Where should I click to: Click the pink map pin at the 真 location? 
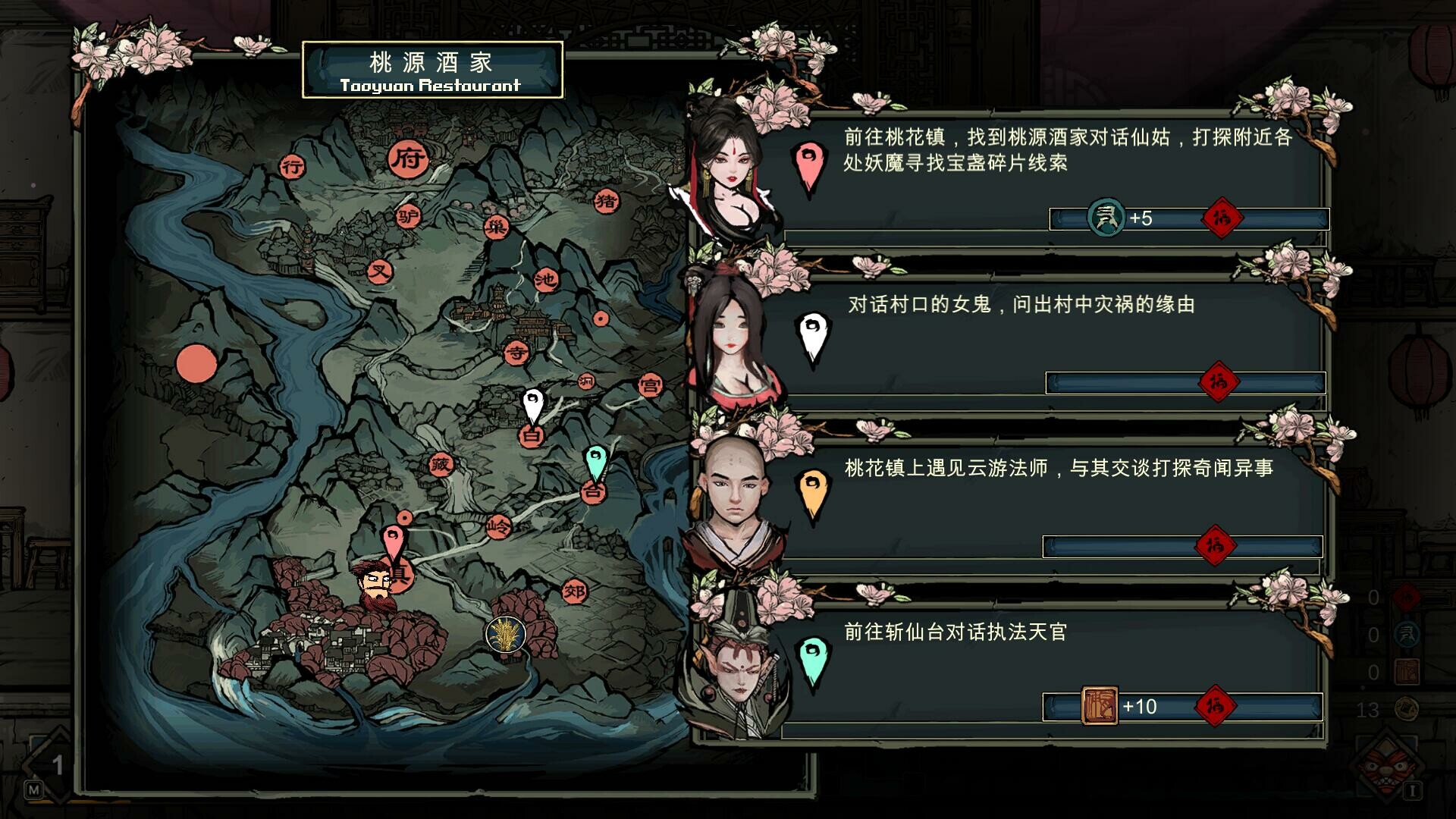pyautogui.click(x=394, y=540)
